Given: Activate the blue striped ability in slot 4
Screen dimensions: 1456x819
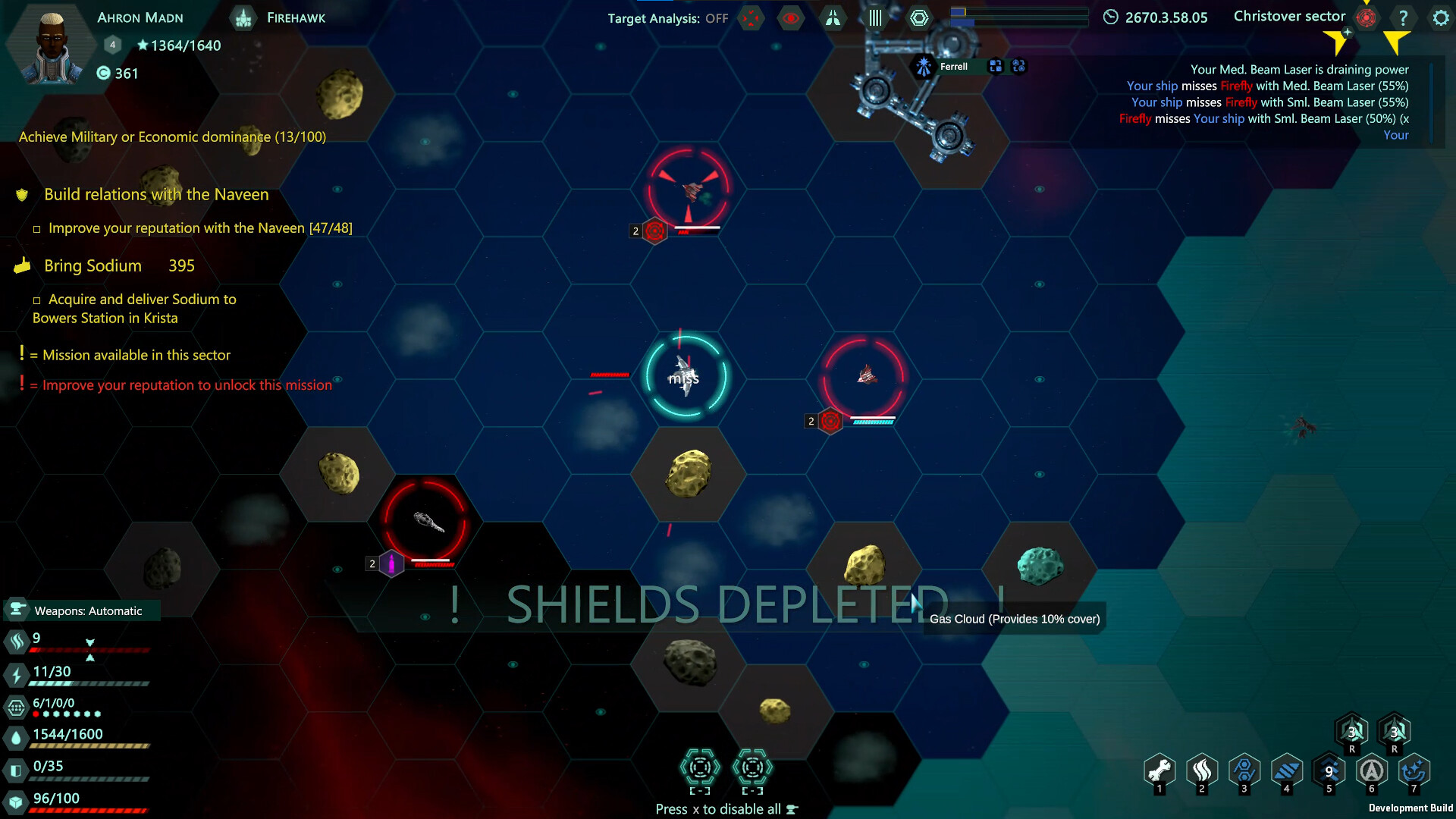Looking at the screenshot, I should tap(1287, 771).
